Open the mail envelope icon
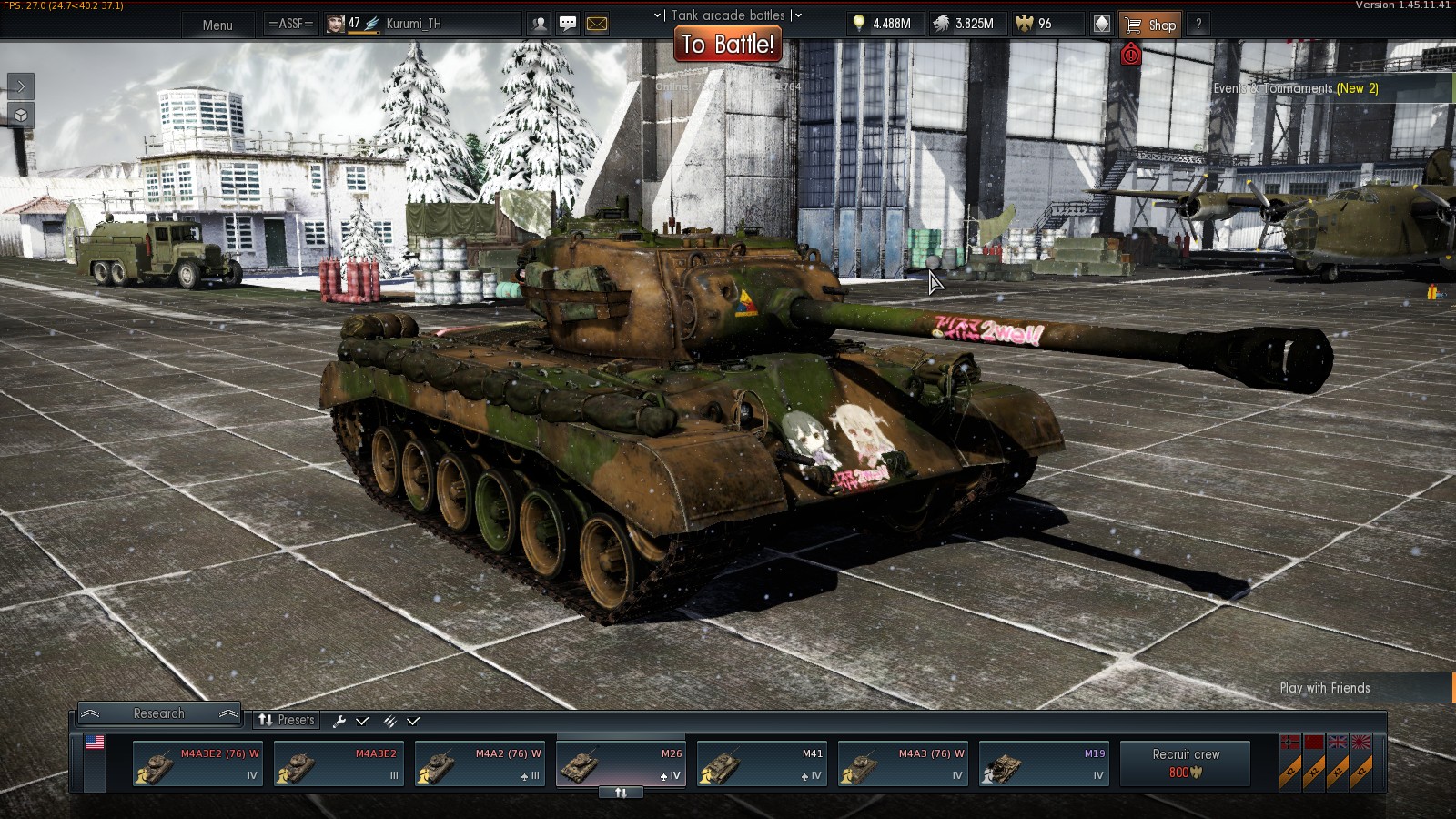 pyautogui.click(x=597, y=24)
